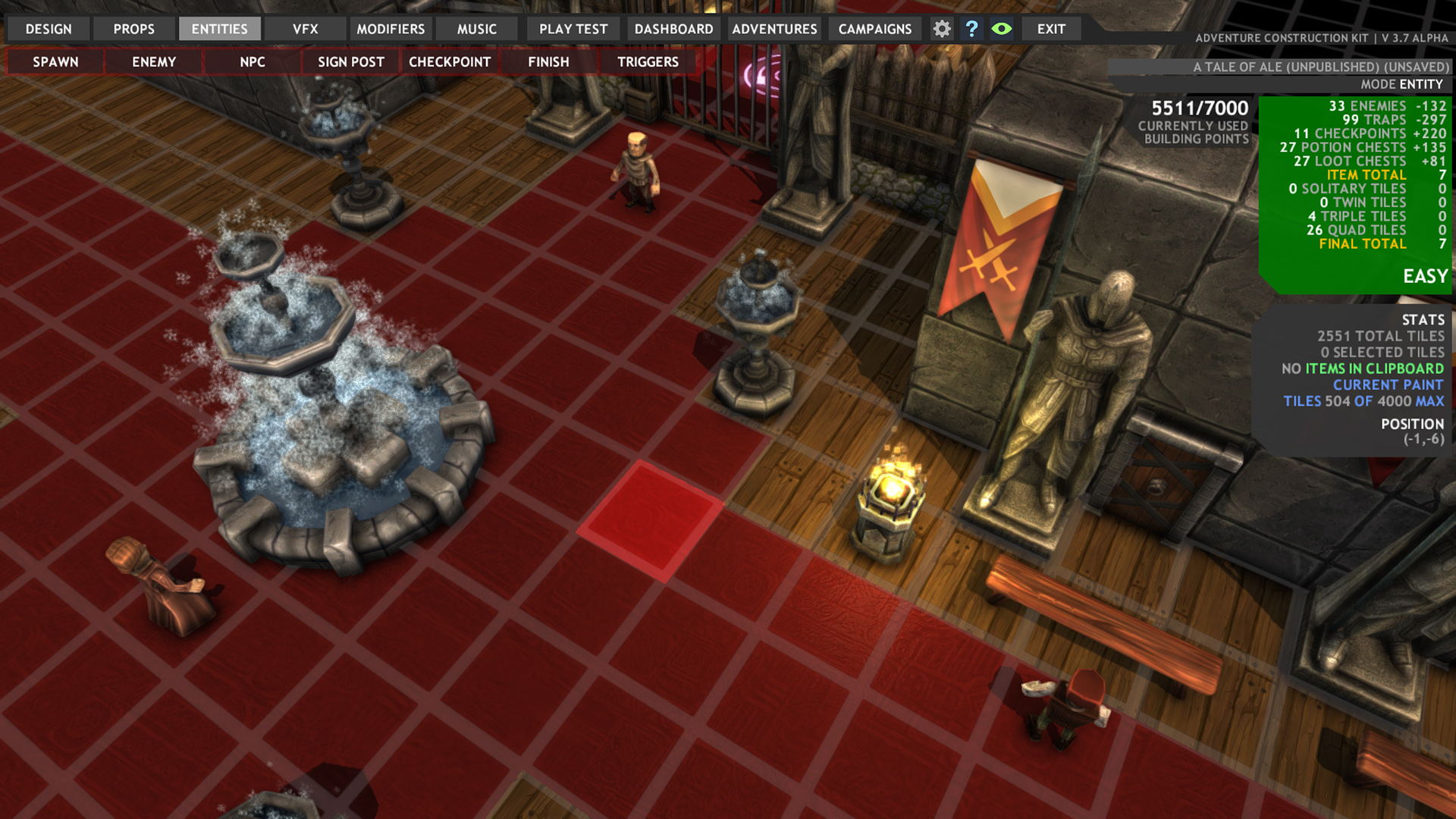Open the TRIGGERS tool
Screen dimensions: 1456x819
648,61
